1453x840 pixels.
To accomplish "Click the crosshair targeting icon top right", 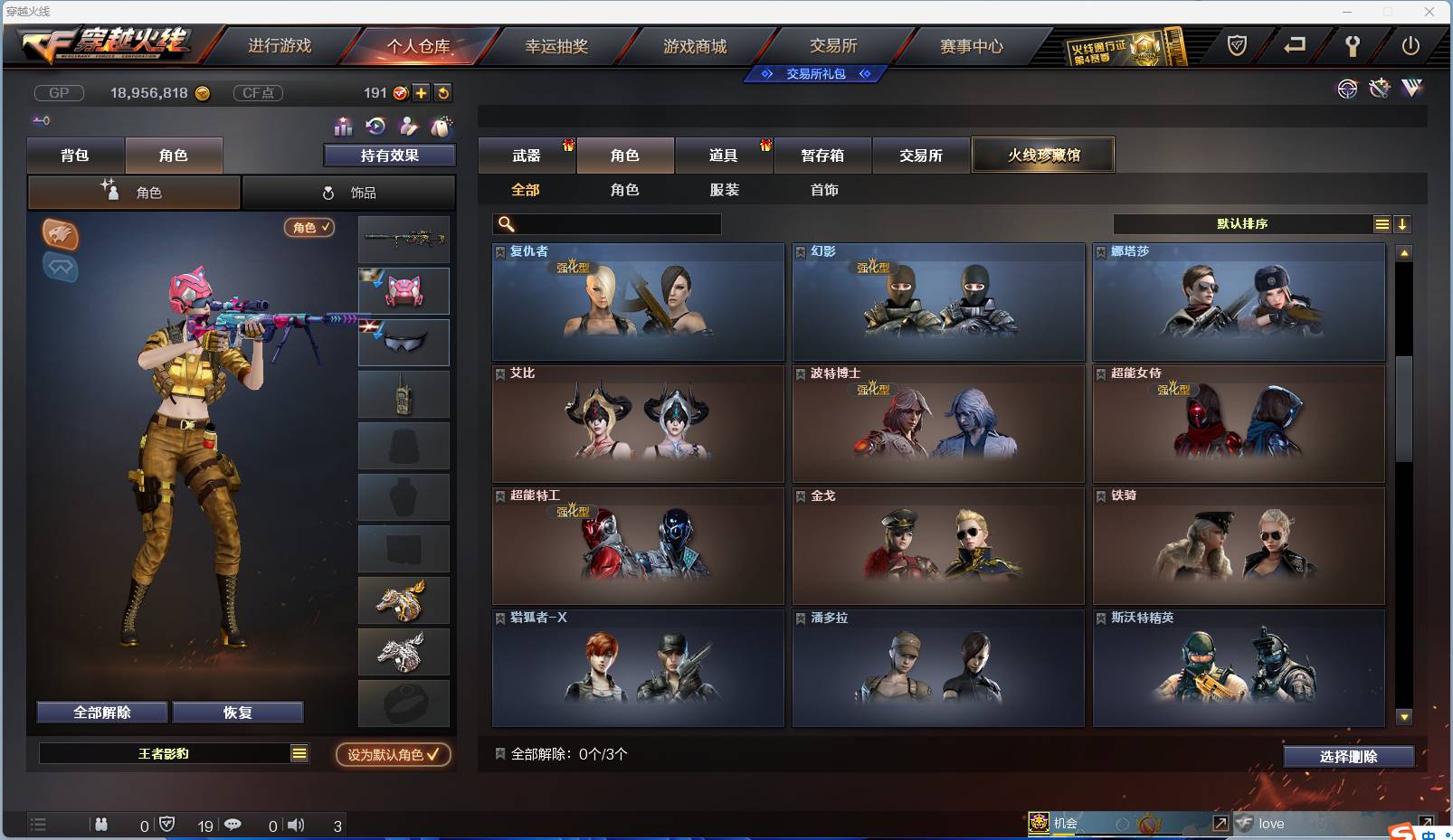I will (1347, 89).
